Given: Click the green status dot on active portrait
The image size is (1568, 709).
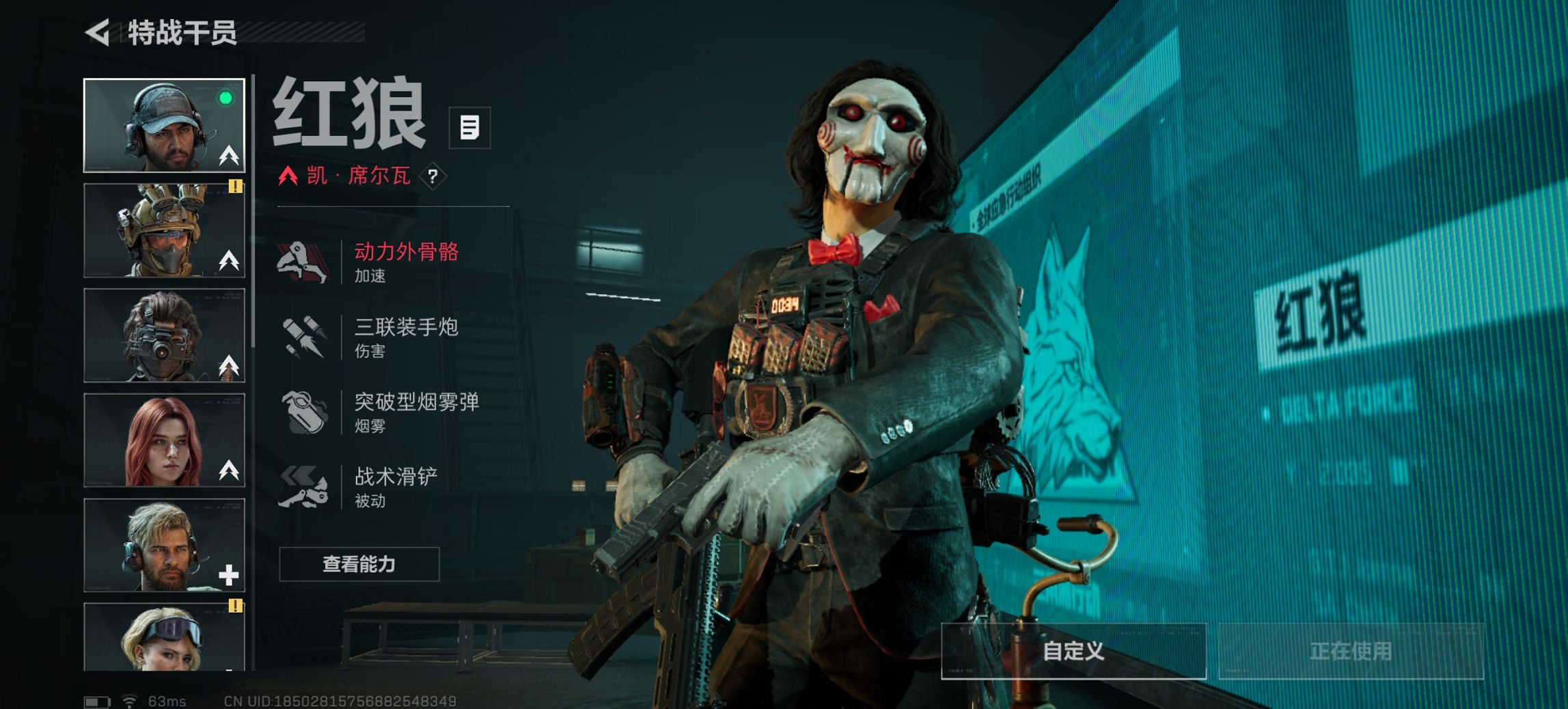Looking at the screenshot, I should 225,100.
